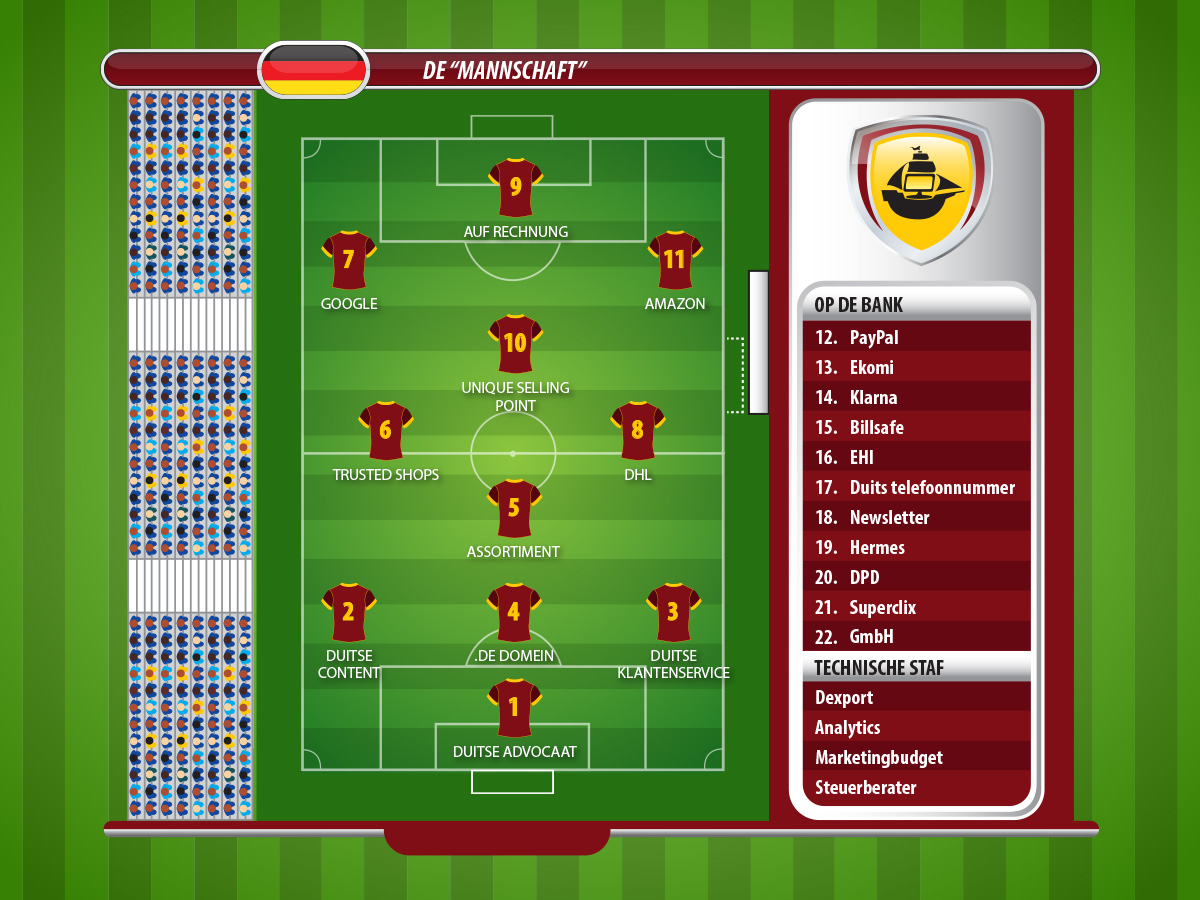This screenshot has height=900, width=1200.
Task: Choose the goalkeeper Duitse Advocaat jersey
Action: [514, 708]
